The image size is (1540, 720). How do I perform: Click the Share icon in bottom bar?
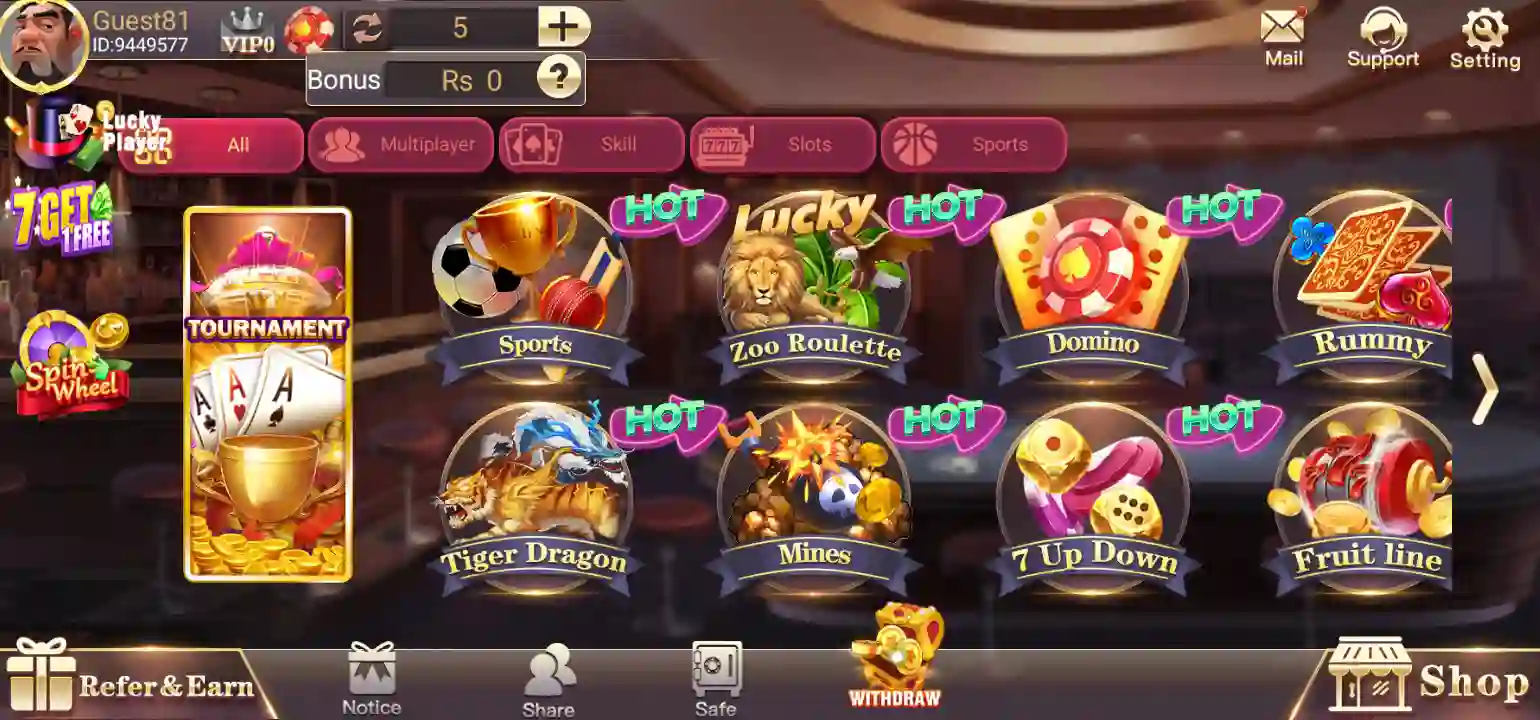click(548, 670)
